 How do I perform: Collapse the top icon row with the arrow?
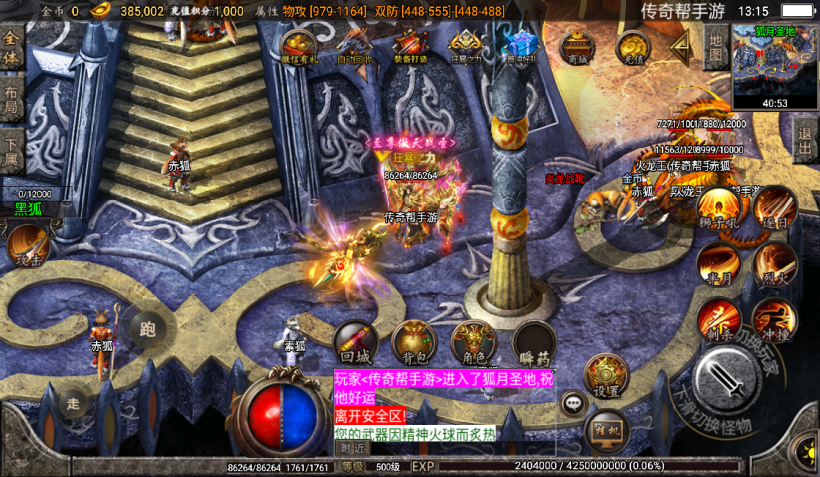682,44
